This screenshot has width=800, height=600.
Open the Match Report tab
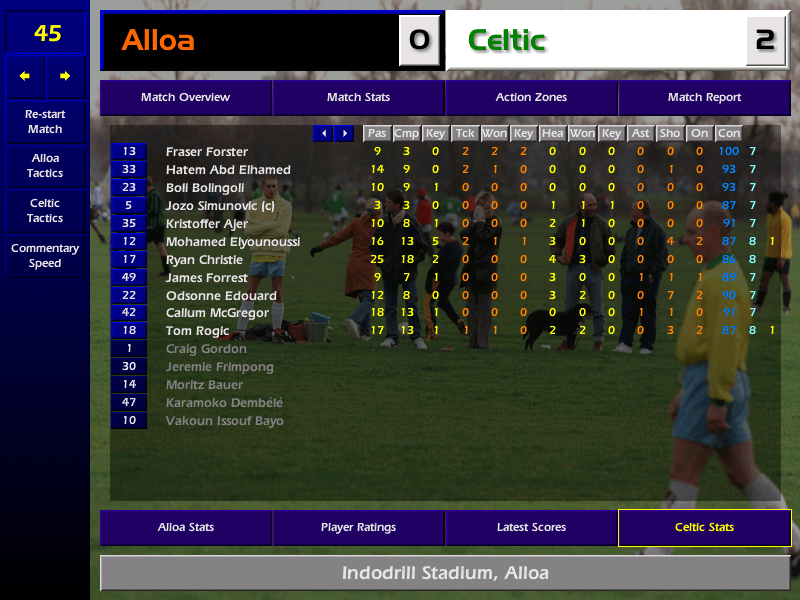click(704, 98)
